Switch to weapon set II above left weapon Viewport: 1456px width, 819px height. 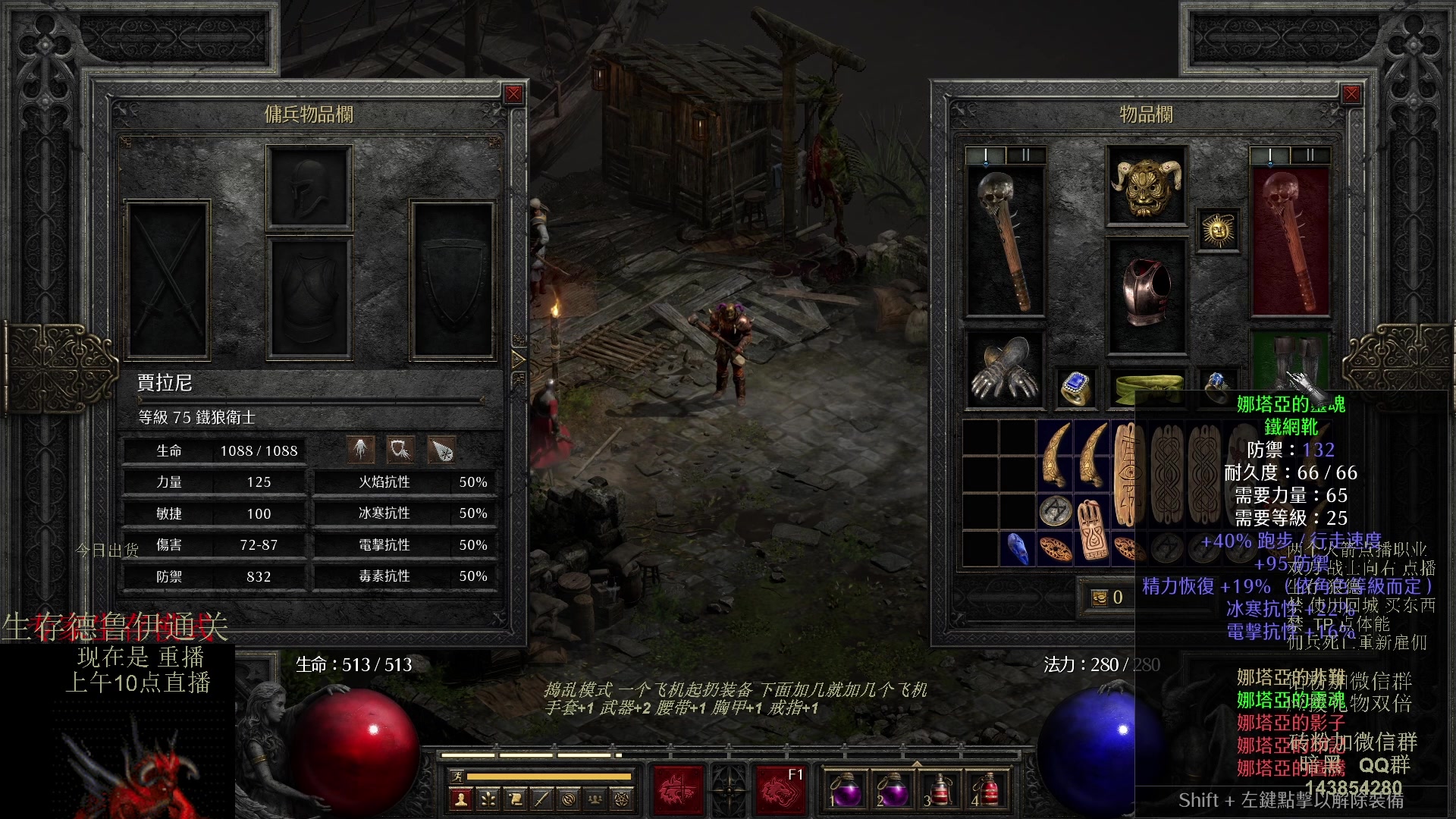pos(1025,155)
